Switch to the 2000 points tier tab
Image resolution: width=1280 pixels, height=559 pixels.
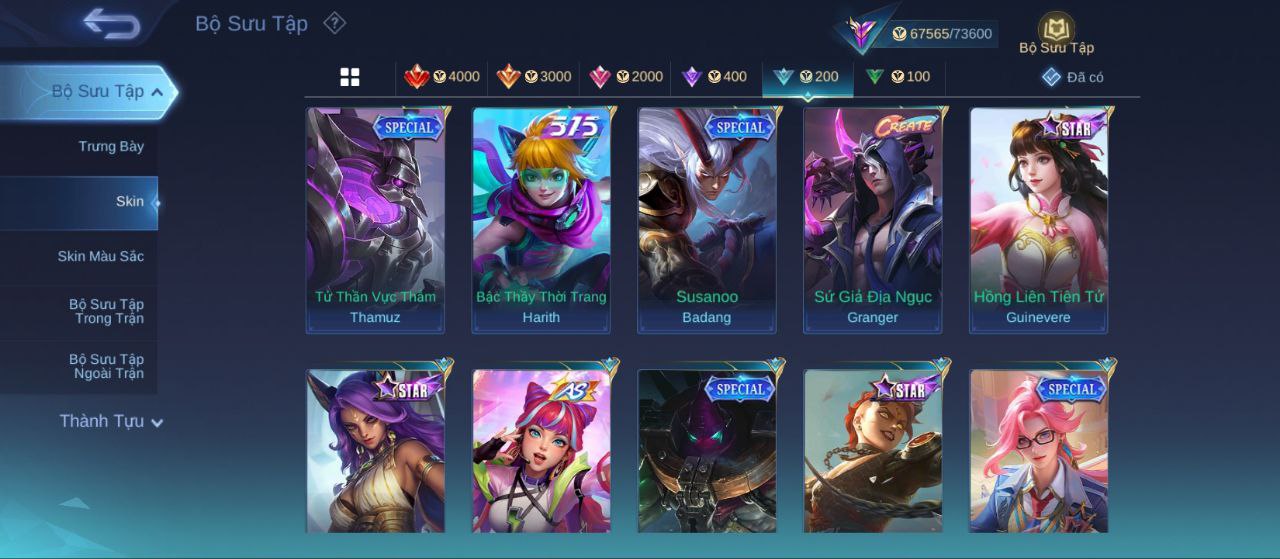627,77
